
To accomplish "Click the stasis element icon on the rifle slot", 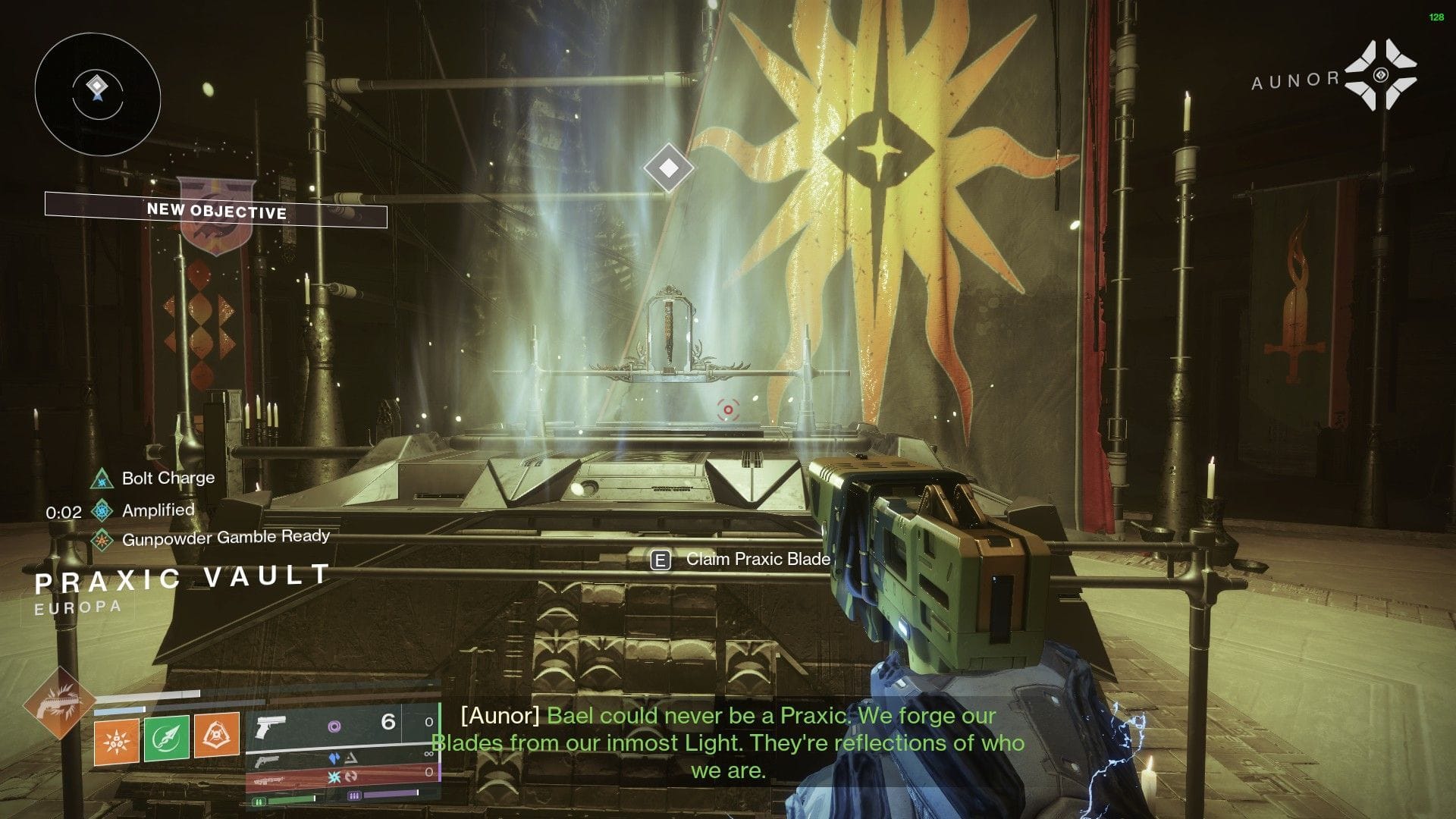I will tap(334, 758).
